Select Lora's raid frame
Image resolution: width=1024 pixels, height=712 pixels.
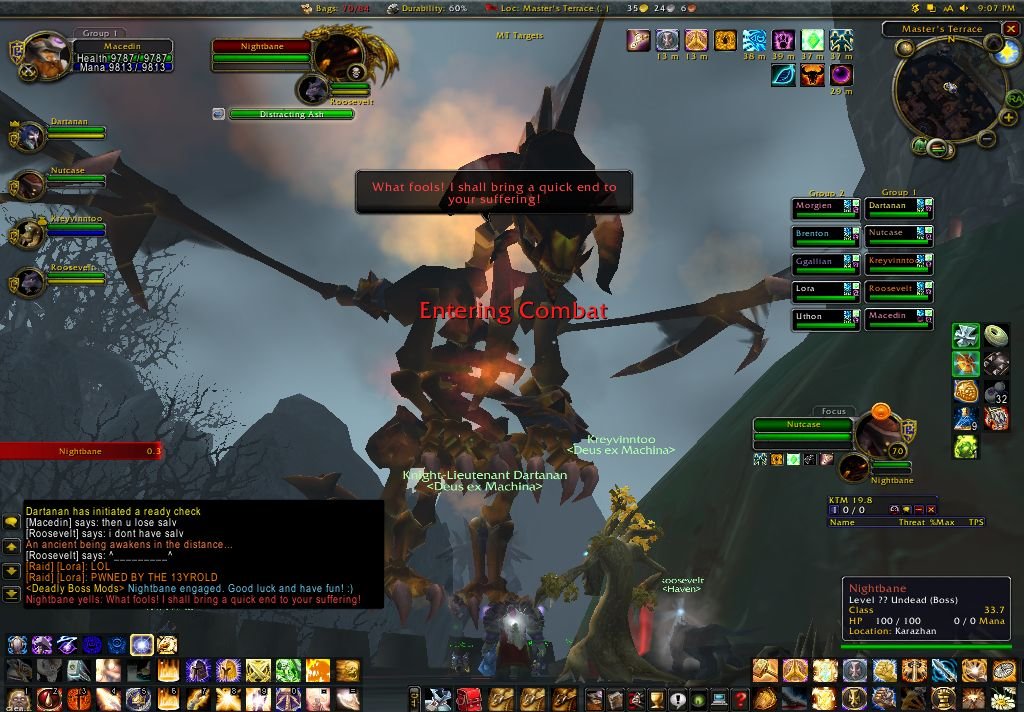click(817, 290)
